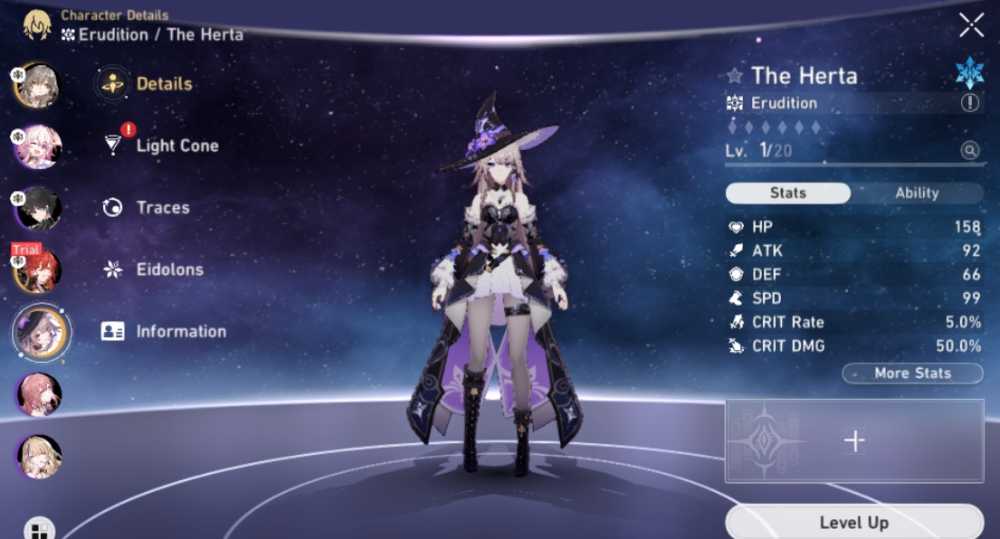The height and width of the screenshot is (539, 1000).
Task: View the Eidolons section
Action: point(169,270)
